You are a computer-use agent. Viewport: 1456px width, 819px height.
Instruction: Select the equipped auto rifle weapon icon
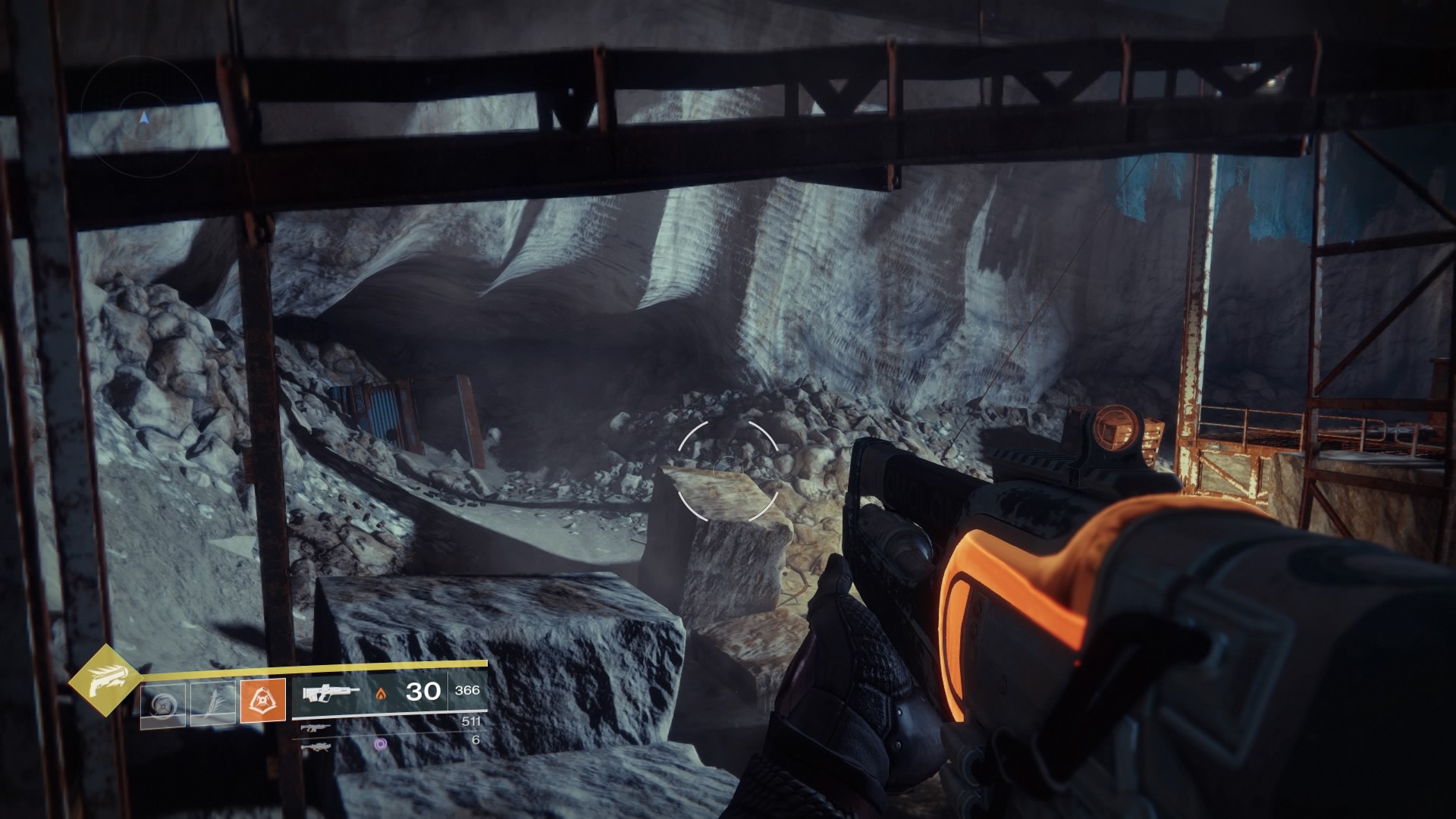(x=331, y=692)
